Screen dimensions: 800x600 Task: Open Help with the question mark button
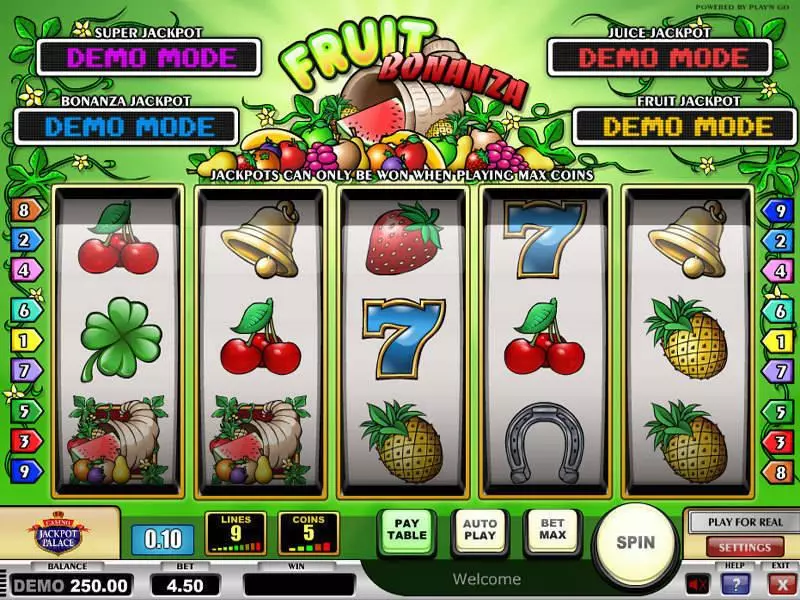click(738, 584)
